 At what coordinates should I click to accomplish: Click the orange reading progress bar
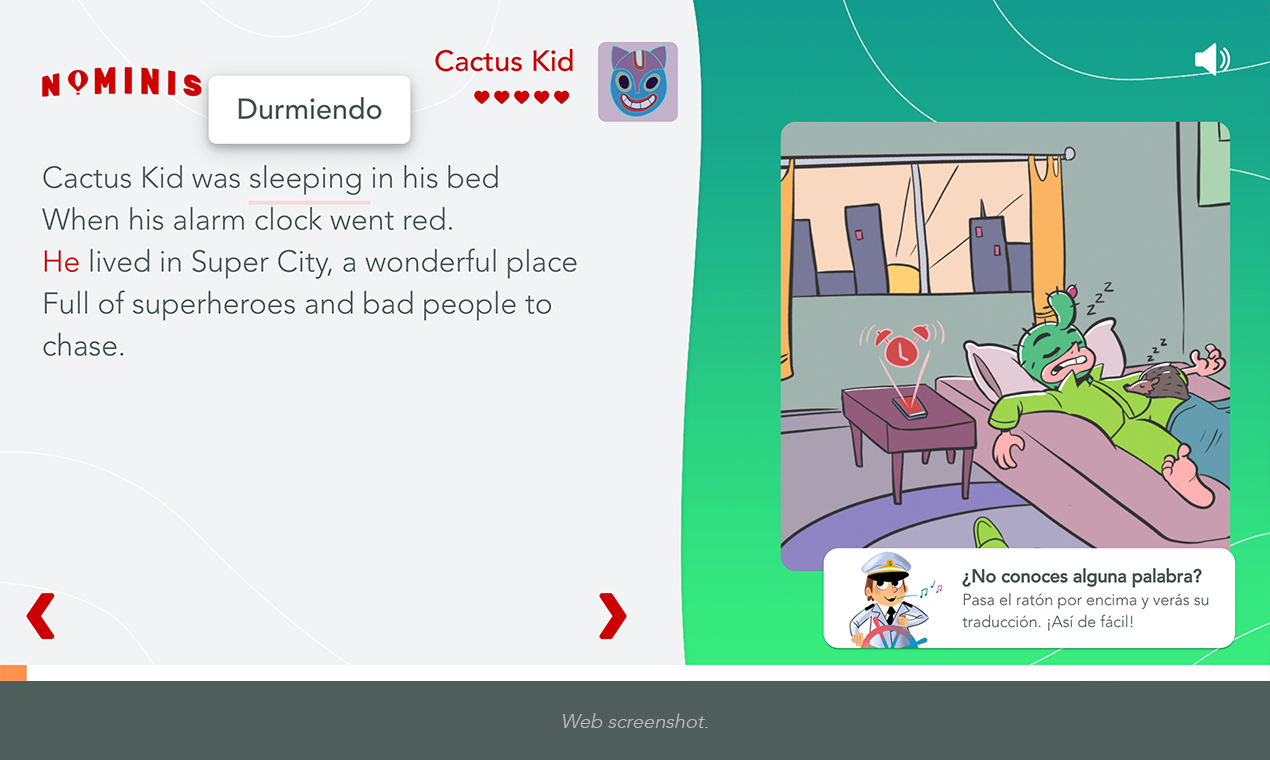[x=14, y=673]
